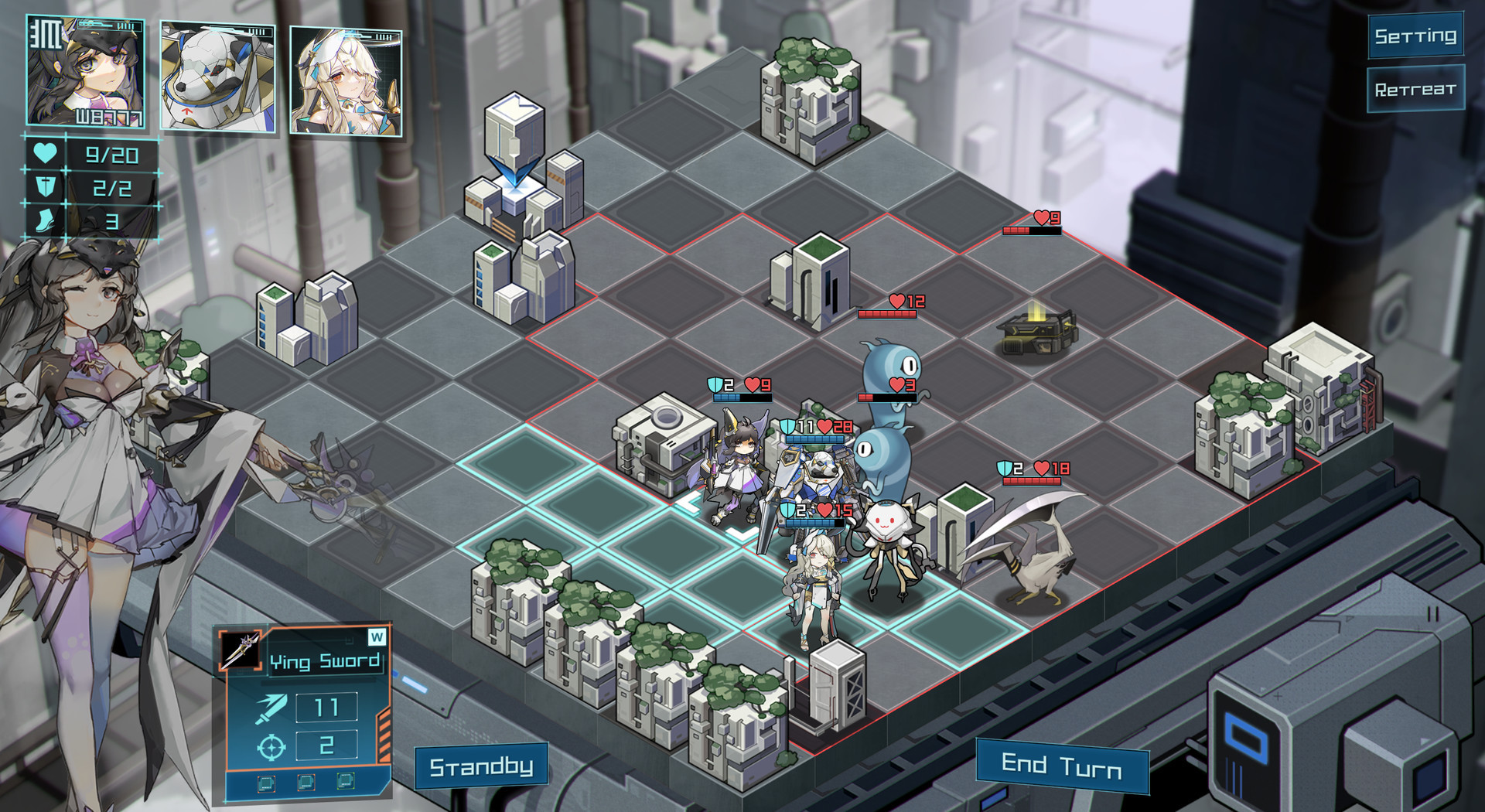Open the Setting menu

1415,36
